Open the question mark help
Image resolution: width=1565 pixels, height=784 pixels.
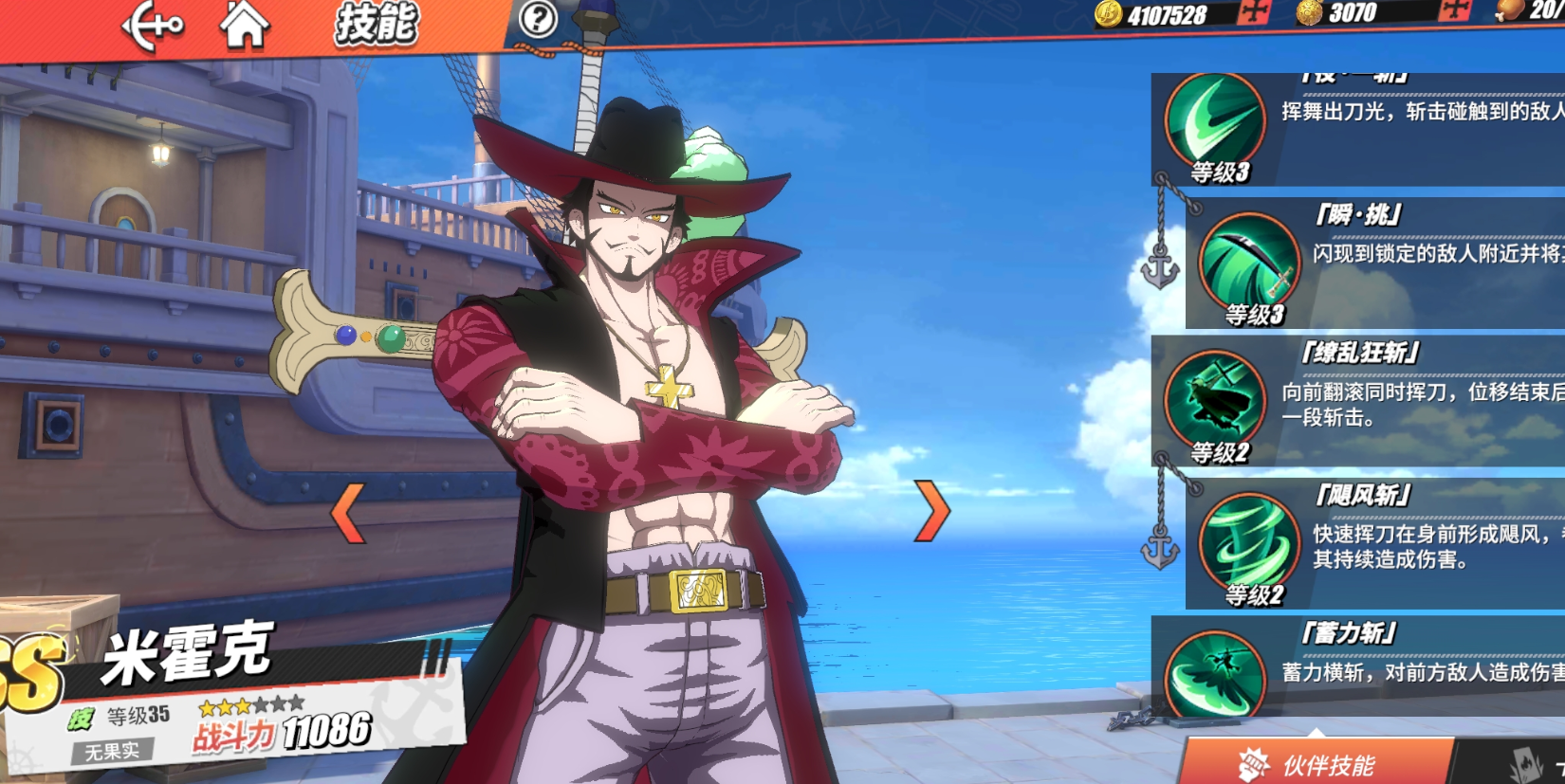pyautogui.click(x=538, y=18)
